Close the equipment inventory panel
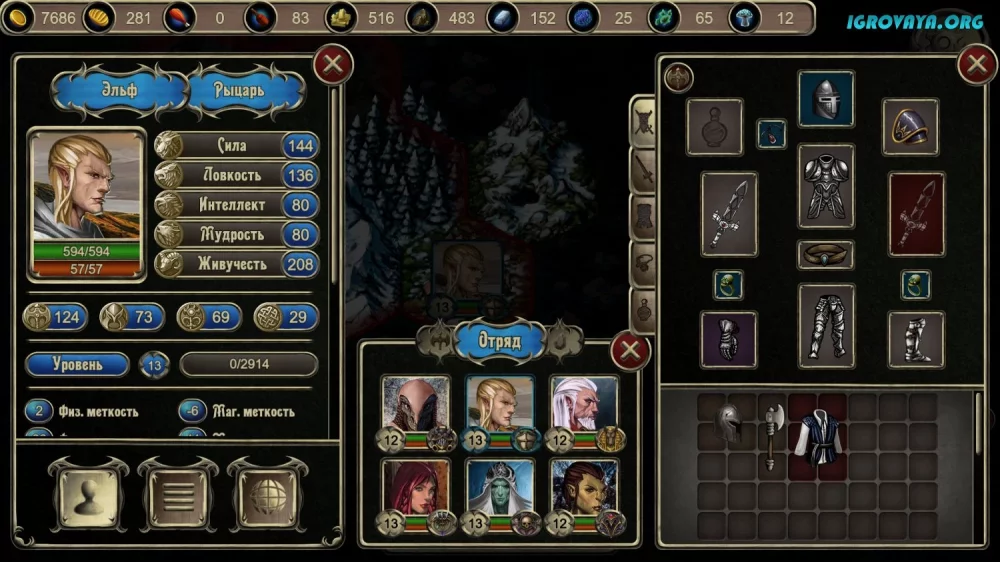 [x=976, y=65]
